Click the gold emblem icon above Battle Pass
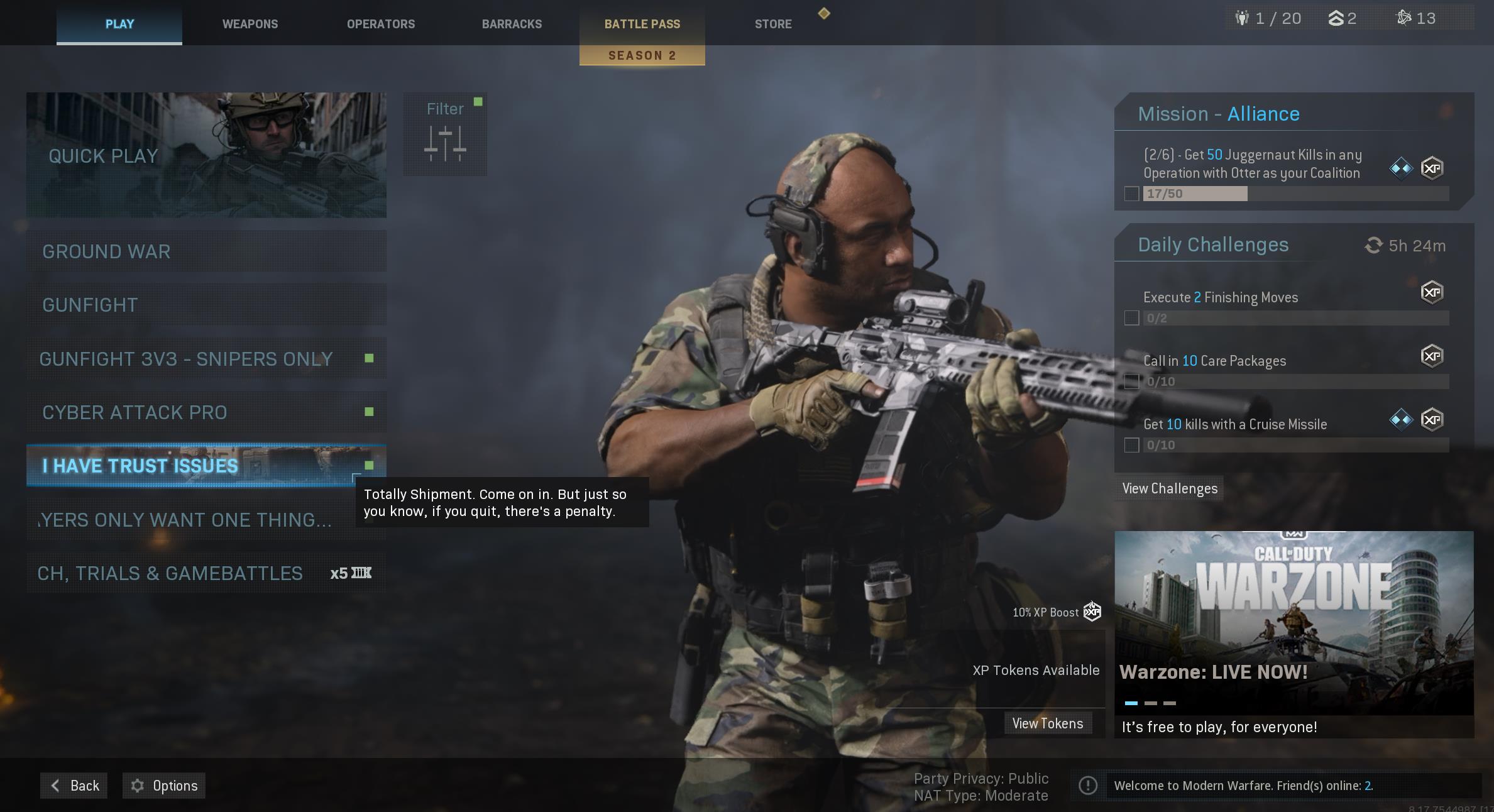The height and width of the screenshot is (812, 1494). [824, 13]
